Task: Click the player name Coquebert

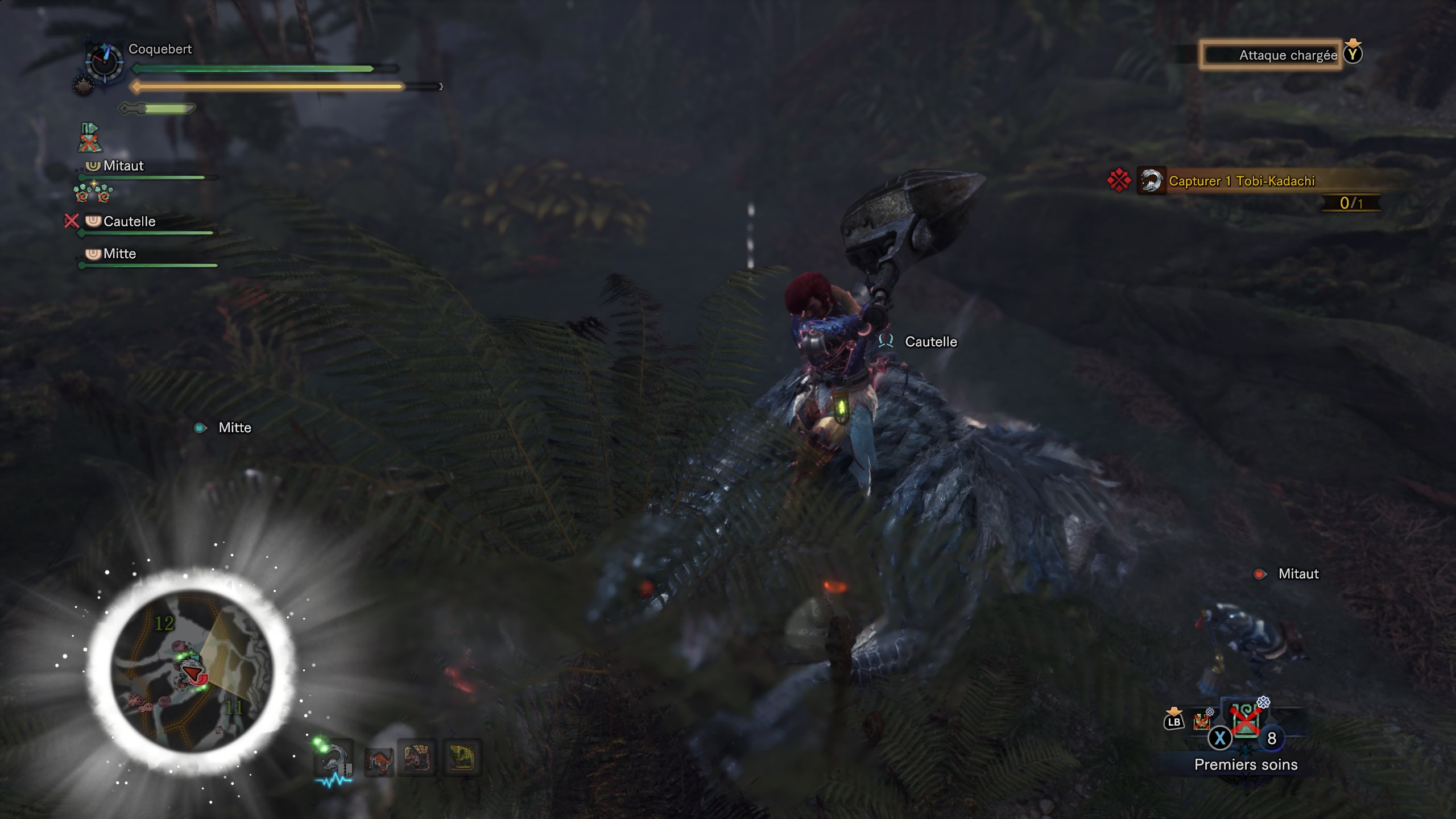Action: click(x=160, y=49)
